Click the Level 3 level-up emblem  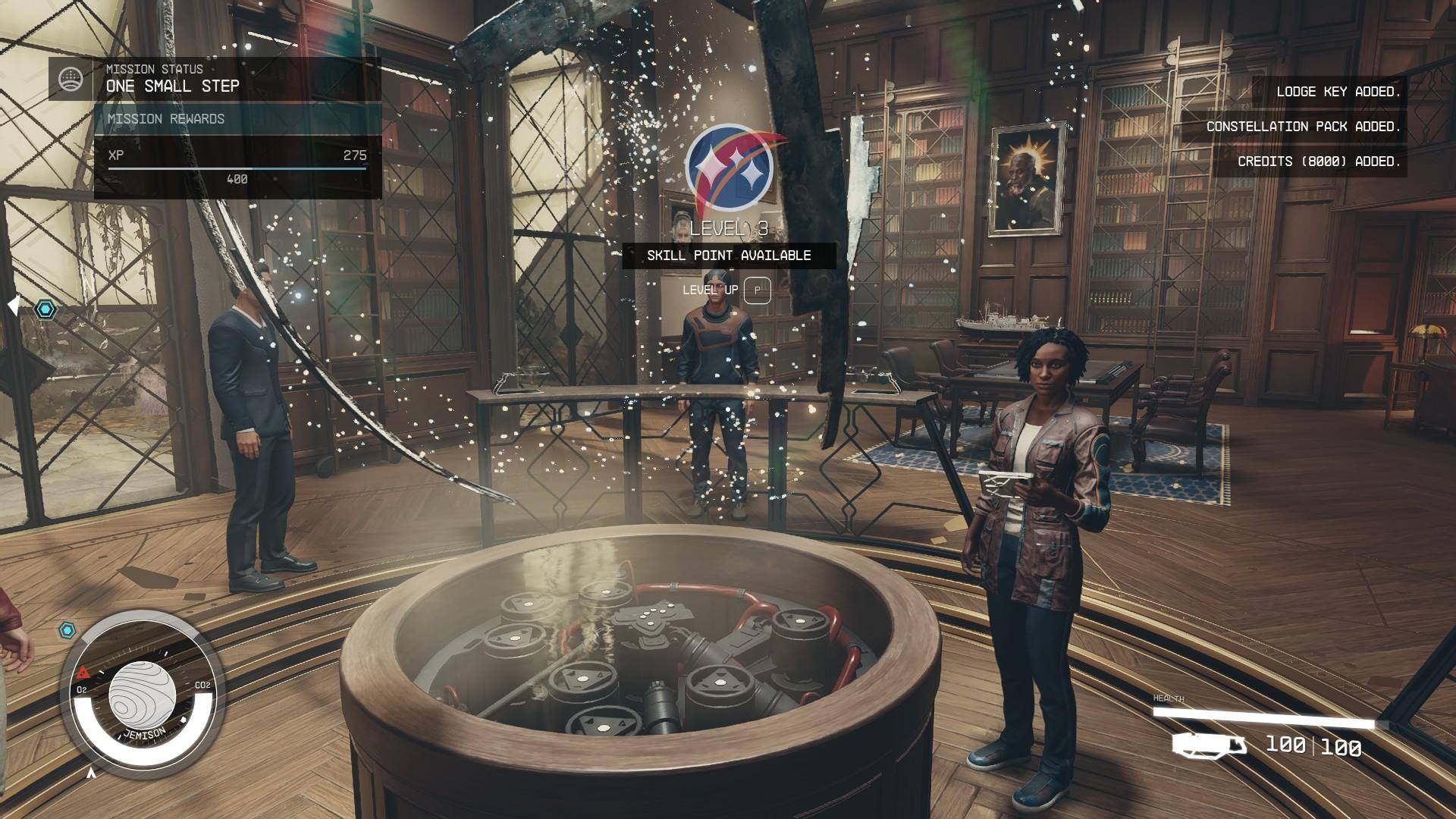[730, 168]
